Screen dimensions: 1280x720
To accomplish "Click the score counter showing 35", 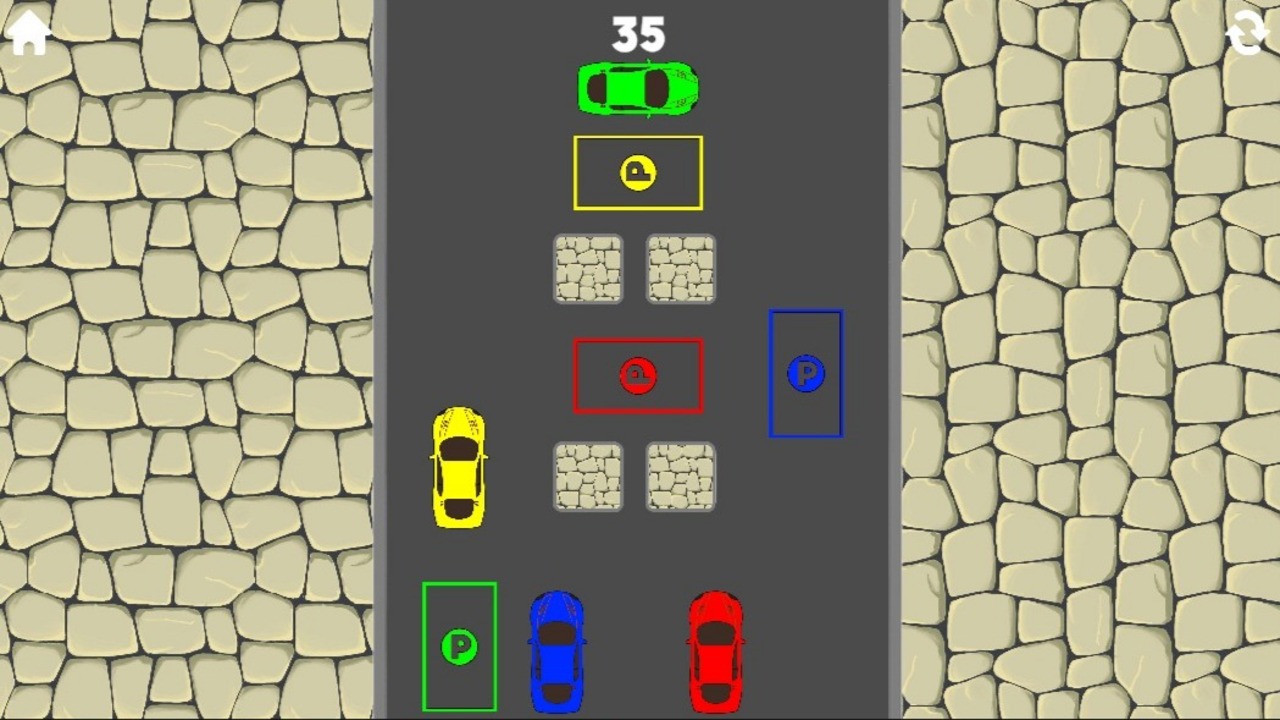I will (x=637, y=33).
